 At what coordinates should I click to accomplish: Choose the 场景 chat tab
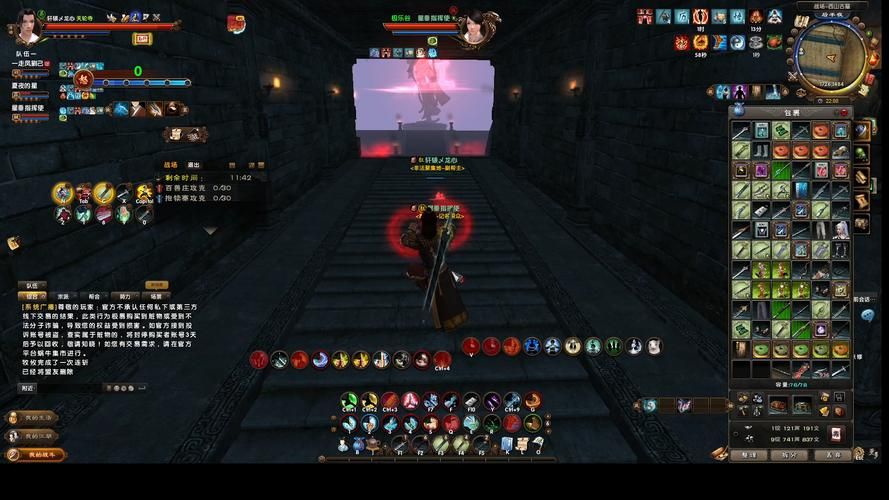pyautogui.click(x=156, y=296)
